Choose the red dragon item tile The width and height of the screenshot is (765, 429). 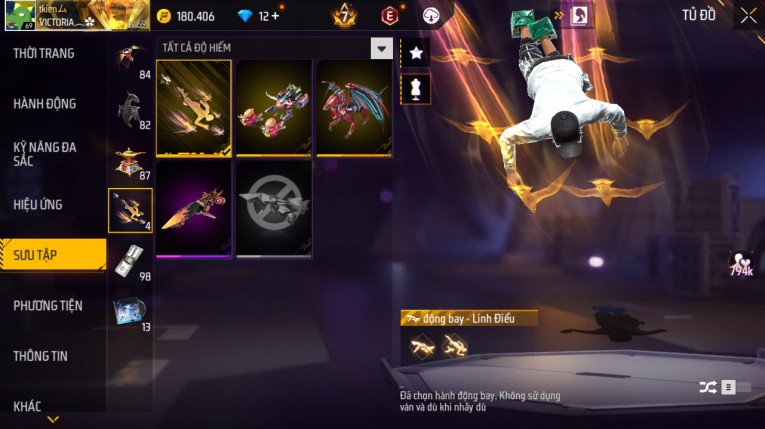354,108
